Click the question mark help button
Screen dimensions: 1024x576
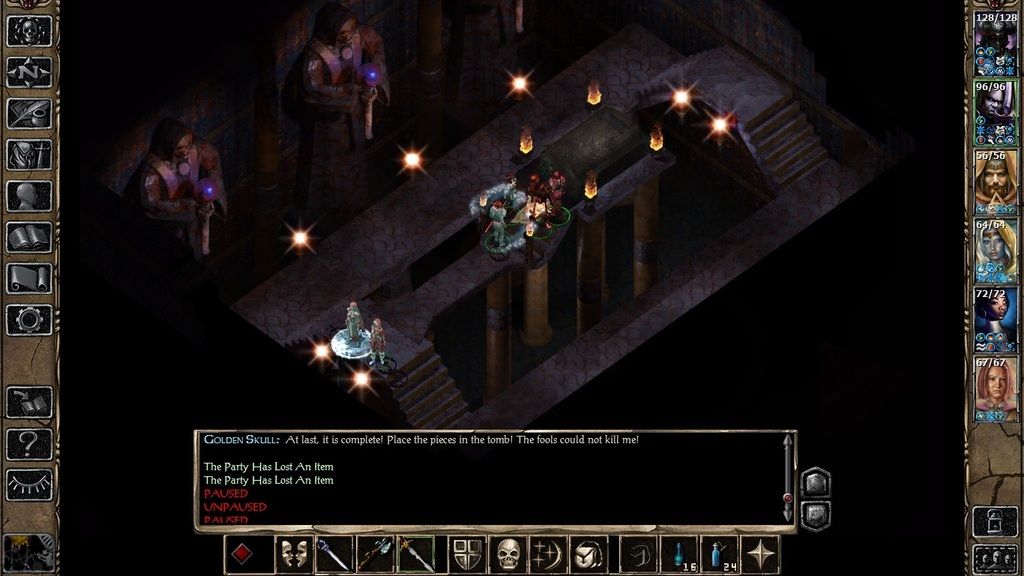29,443
